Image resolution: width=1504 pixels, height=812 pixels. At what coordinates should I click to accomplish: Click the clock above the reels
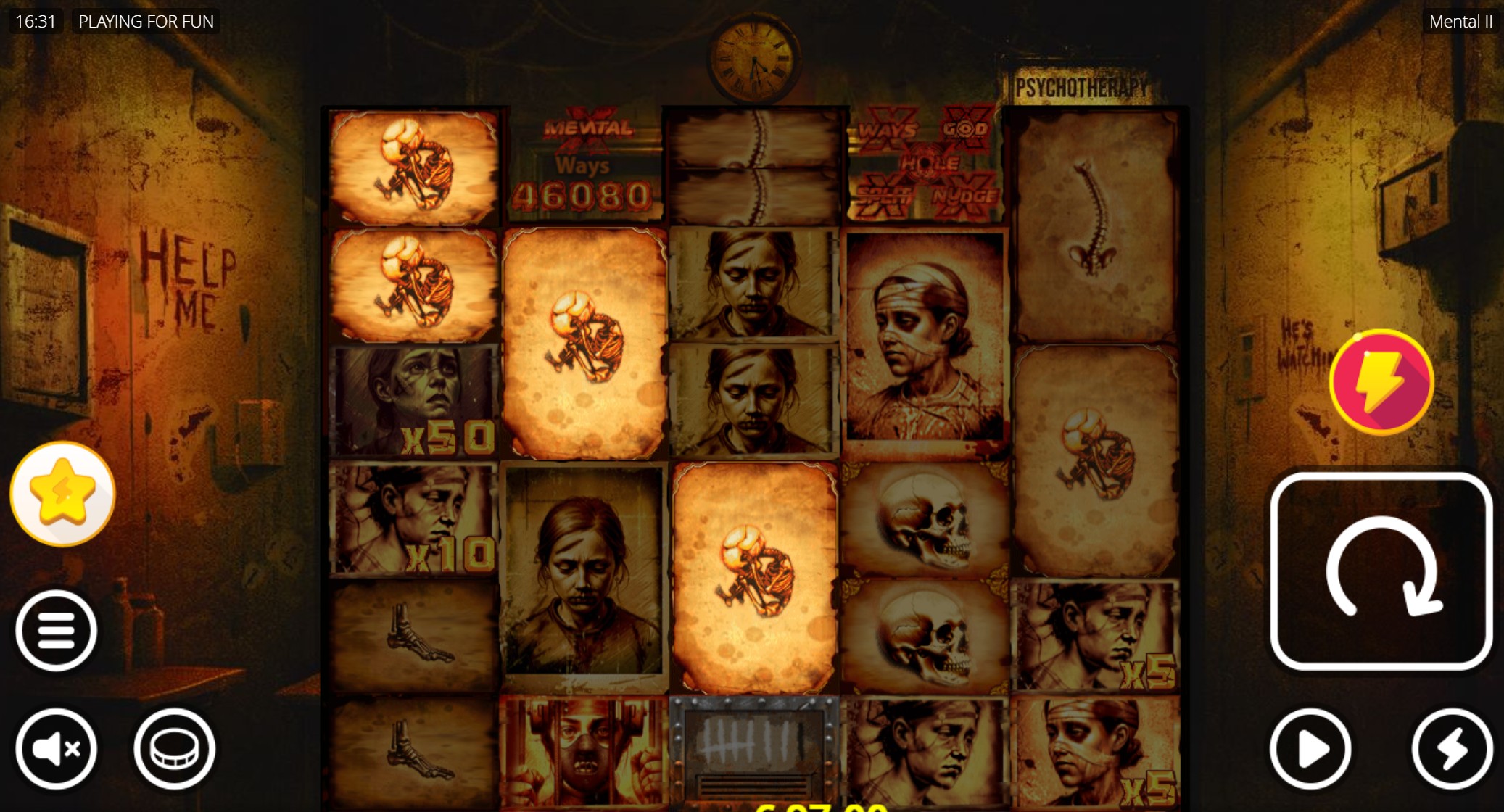click(x=753, y=59)
